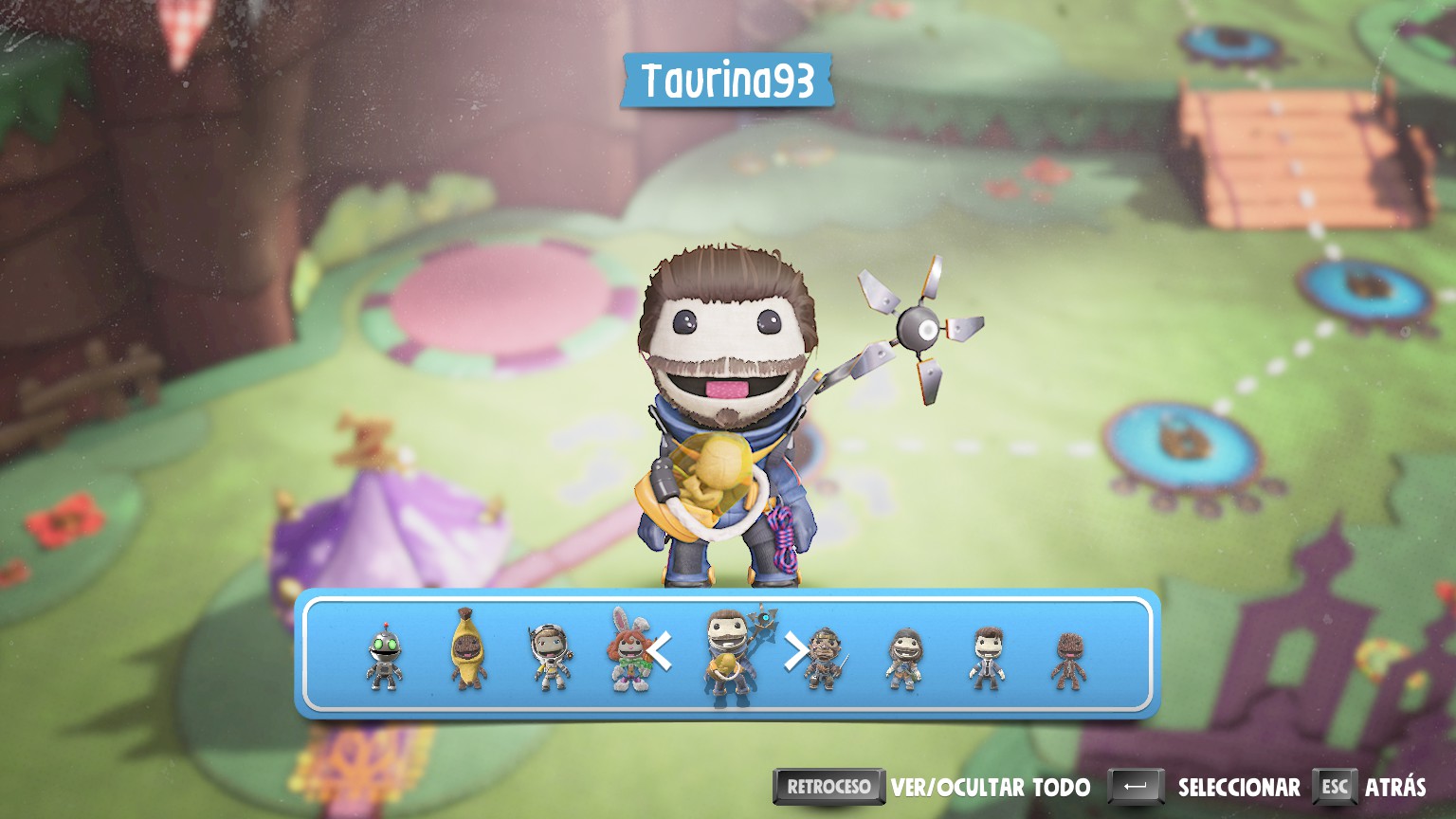Choose the plain brown Sackboy costume

point(1068,659)
